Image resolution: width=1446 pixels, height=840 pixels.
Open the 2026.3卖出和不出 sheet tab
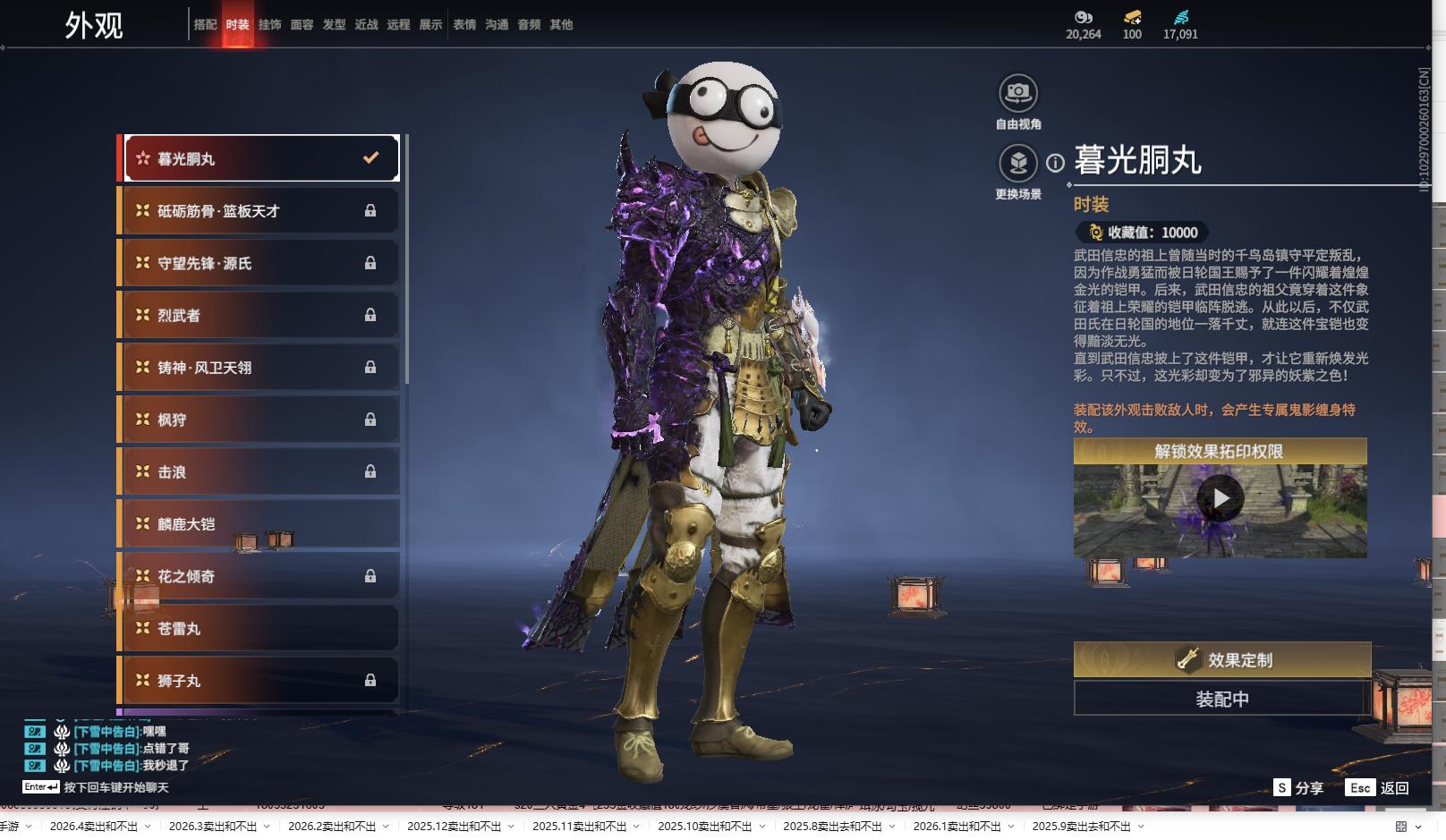click(212, 827)
